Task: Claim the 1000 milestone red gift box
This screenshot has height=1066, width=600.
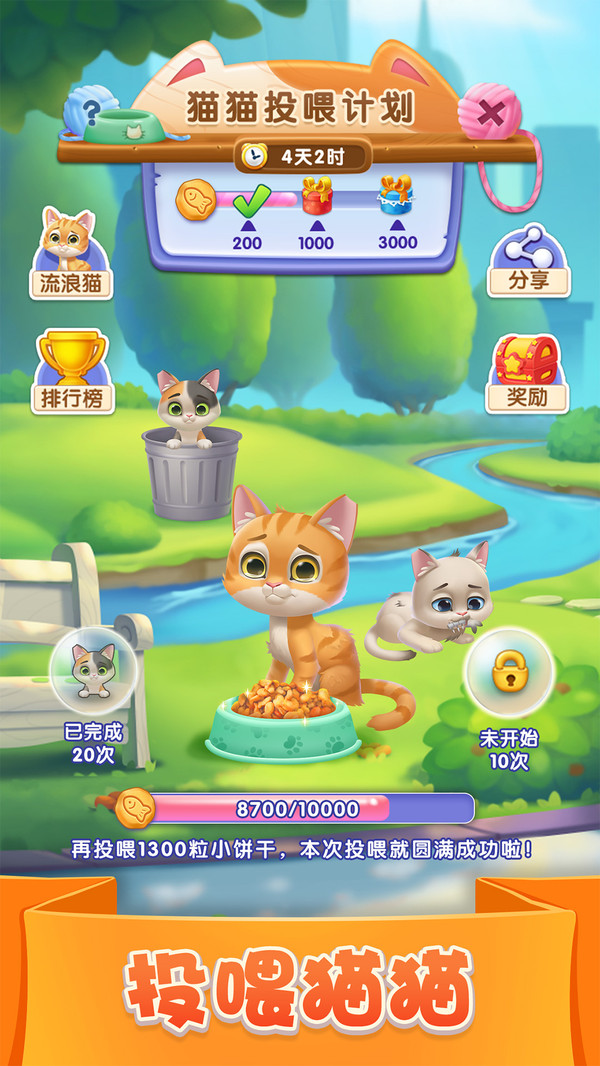Action: [x=316, y=199]
